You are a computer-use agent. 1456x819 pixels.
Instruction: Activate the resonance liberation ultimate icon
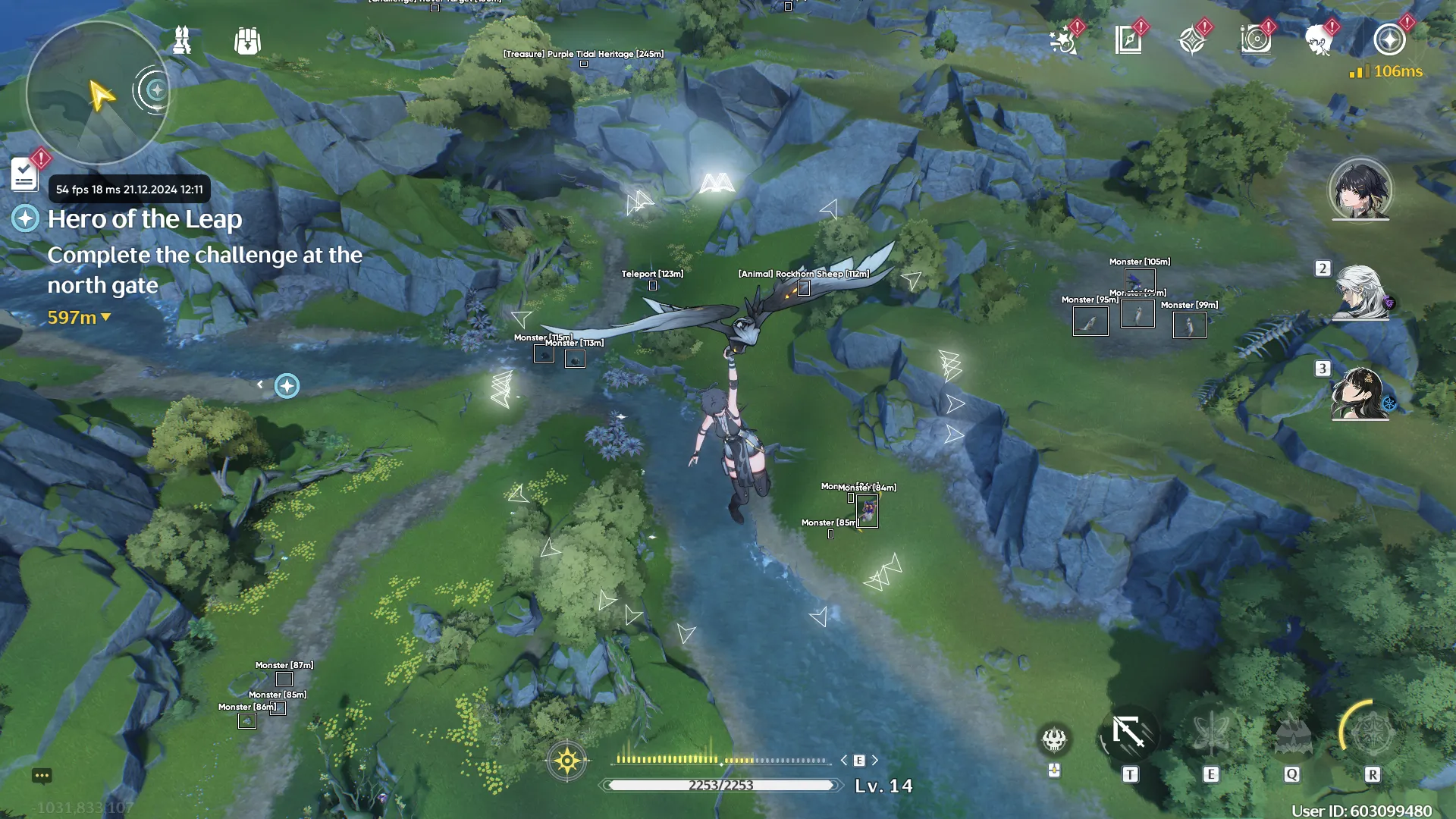pyautogui.click(x=1372, y=733)
